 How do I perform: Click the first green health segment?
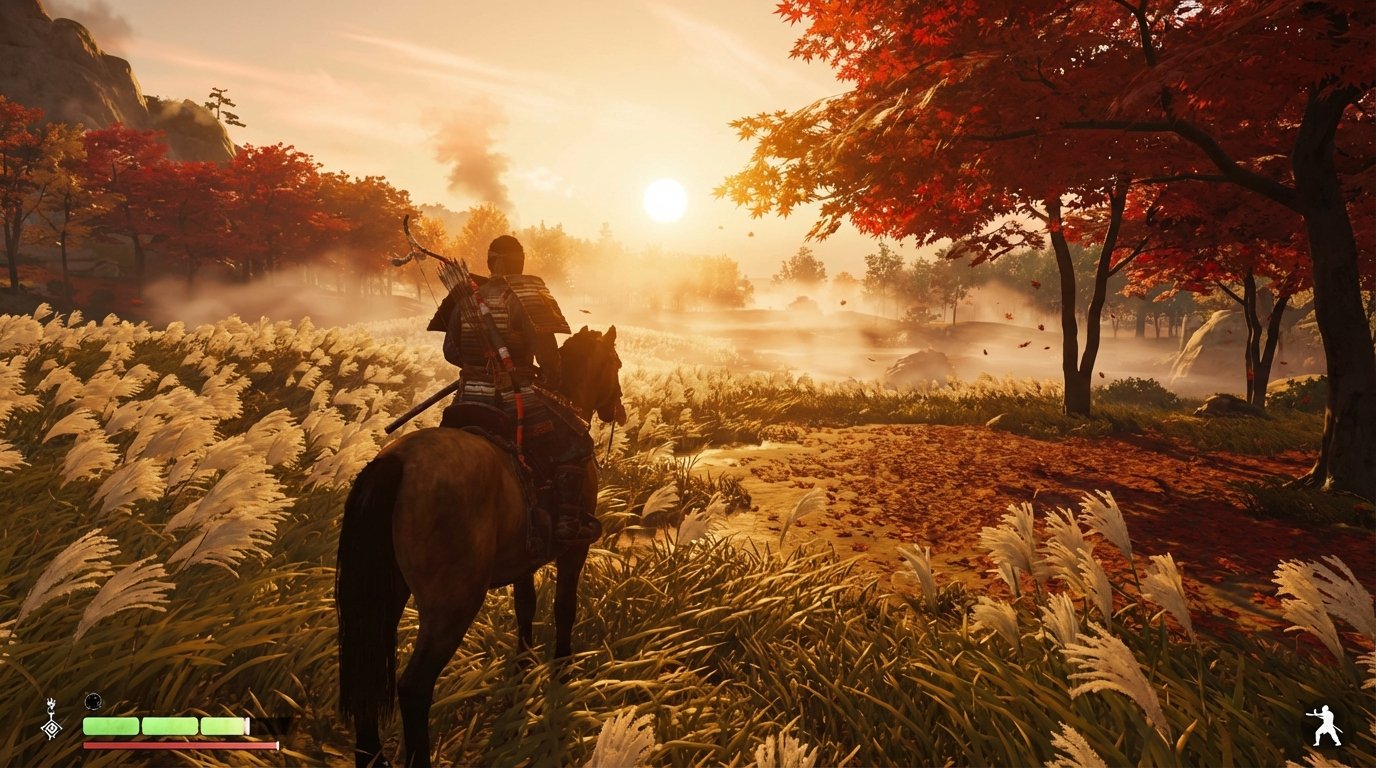point(110,725)
